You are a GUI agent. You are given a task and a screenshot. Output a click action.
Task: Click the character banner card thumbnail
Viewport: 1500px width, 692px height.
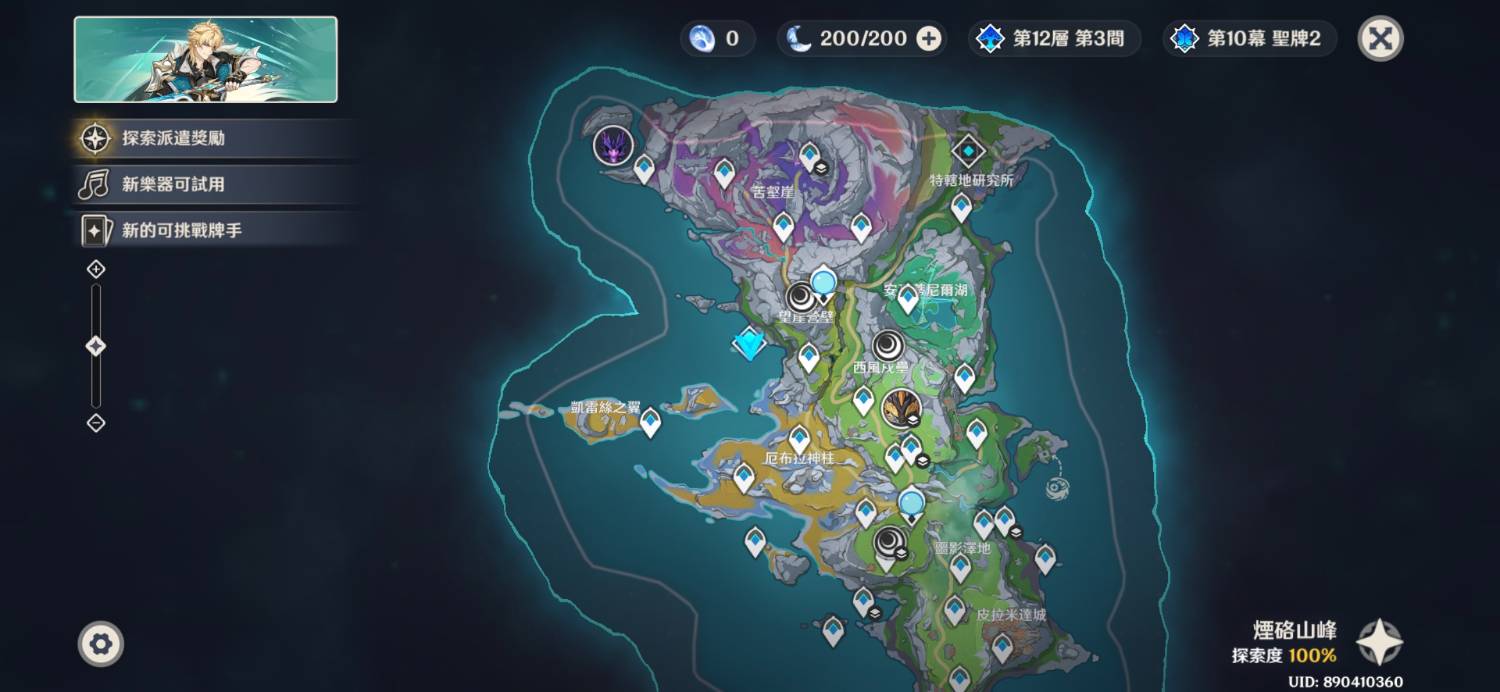click(206, 60)
